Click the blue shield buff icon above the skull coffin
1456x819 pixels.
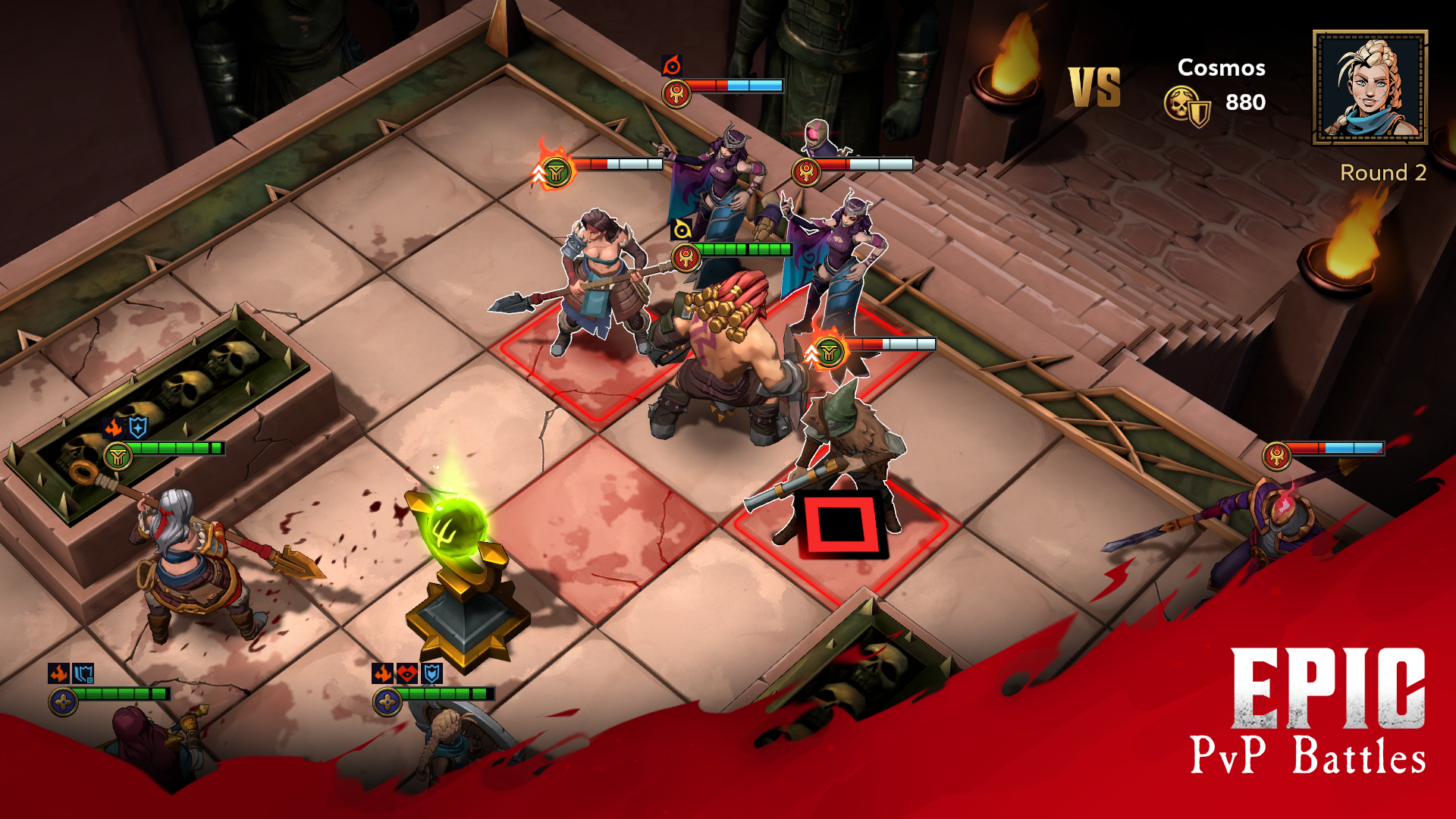(x=137, y=428)
